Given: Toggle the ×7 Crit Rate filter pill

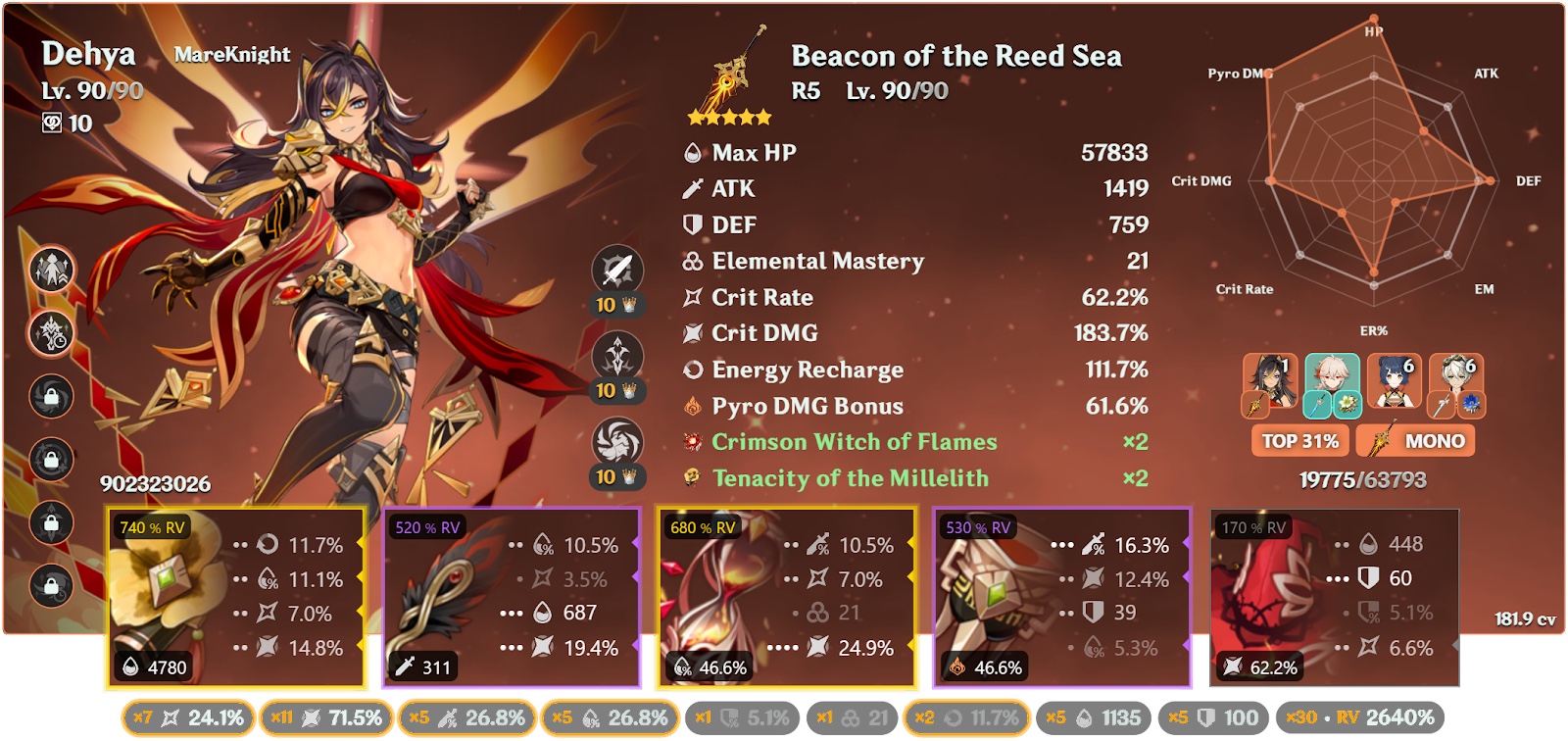Looking at the screenshot, I should pyautogui.click(x=188, y=717).
